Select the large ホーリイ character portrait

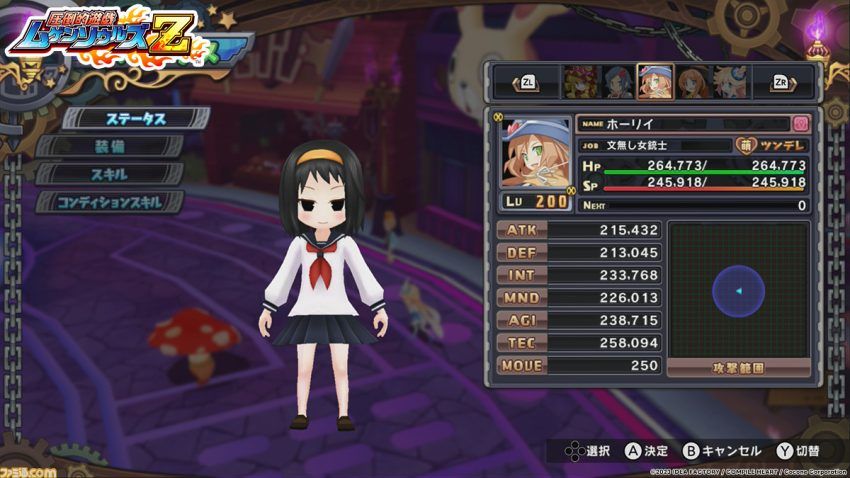coord(535,151)
